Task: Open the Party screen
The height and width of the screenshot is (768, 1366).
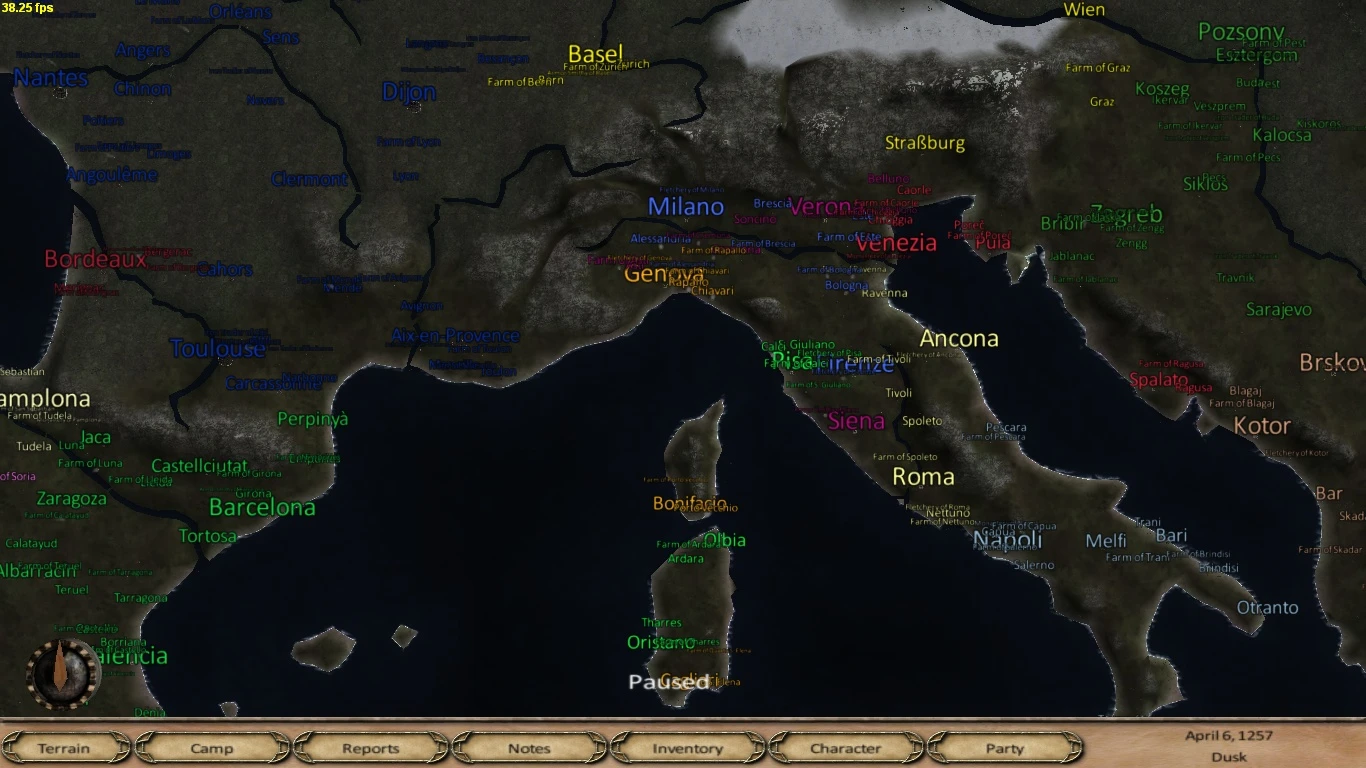Action: click(1003, 748)
